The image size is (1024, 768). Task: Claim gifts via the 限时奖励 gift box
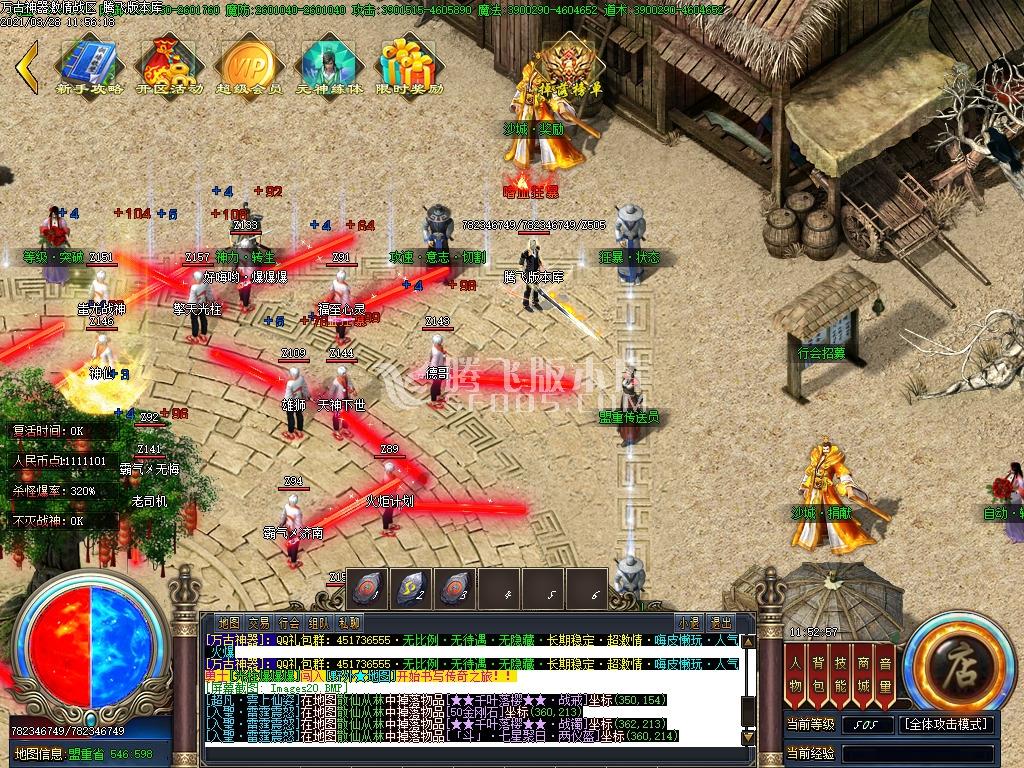(x=408, y=64)
